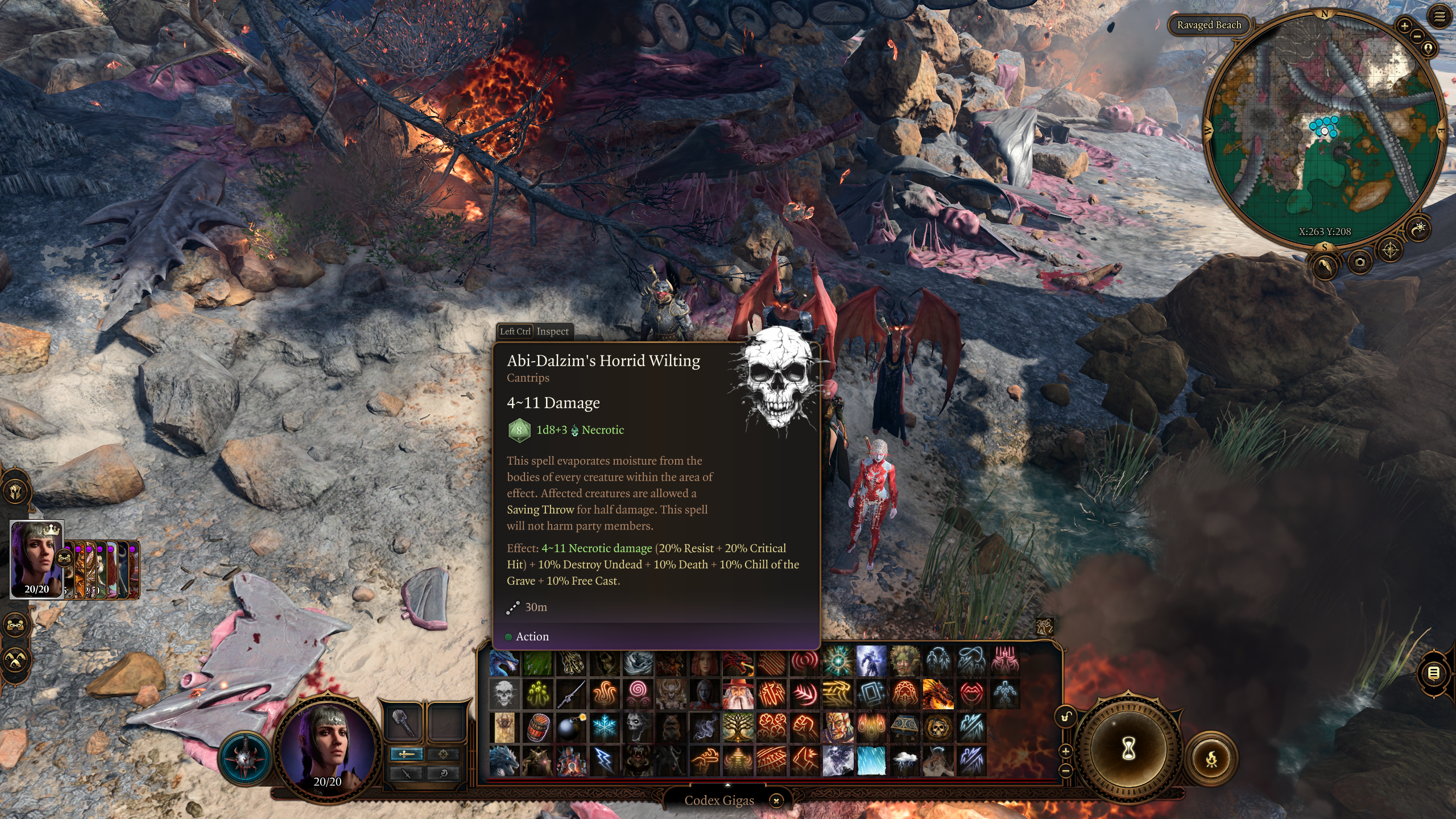Open the journal scroll button on right edge
The image size is (1456, 819).
[x=1434, y=673]
